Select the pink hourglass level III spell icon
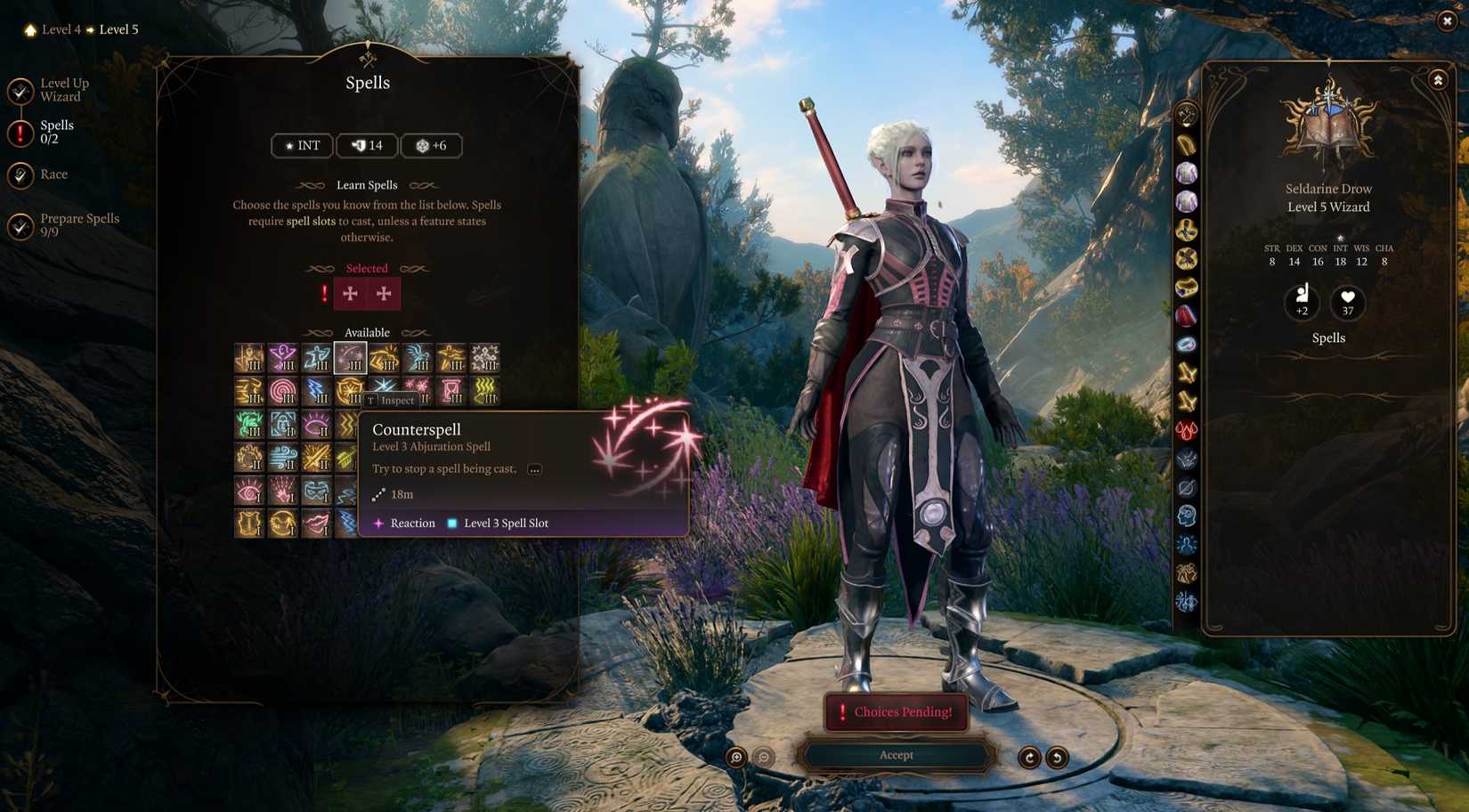The image size is (1469, 812). 450,390
